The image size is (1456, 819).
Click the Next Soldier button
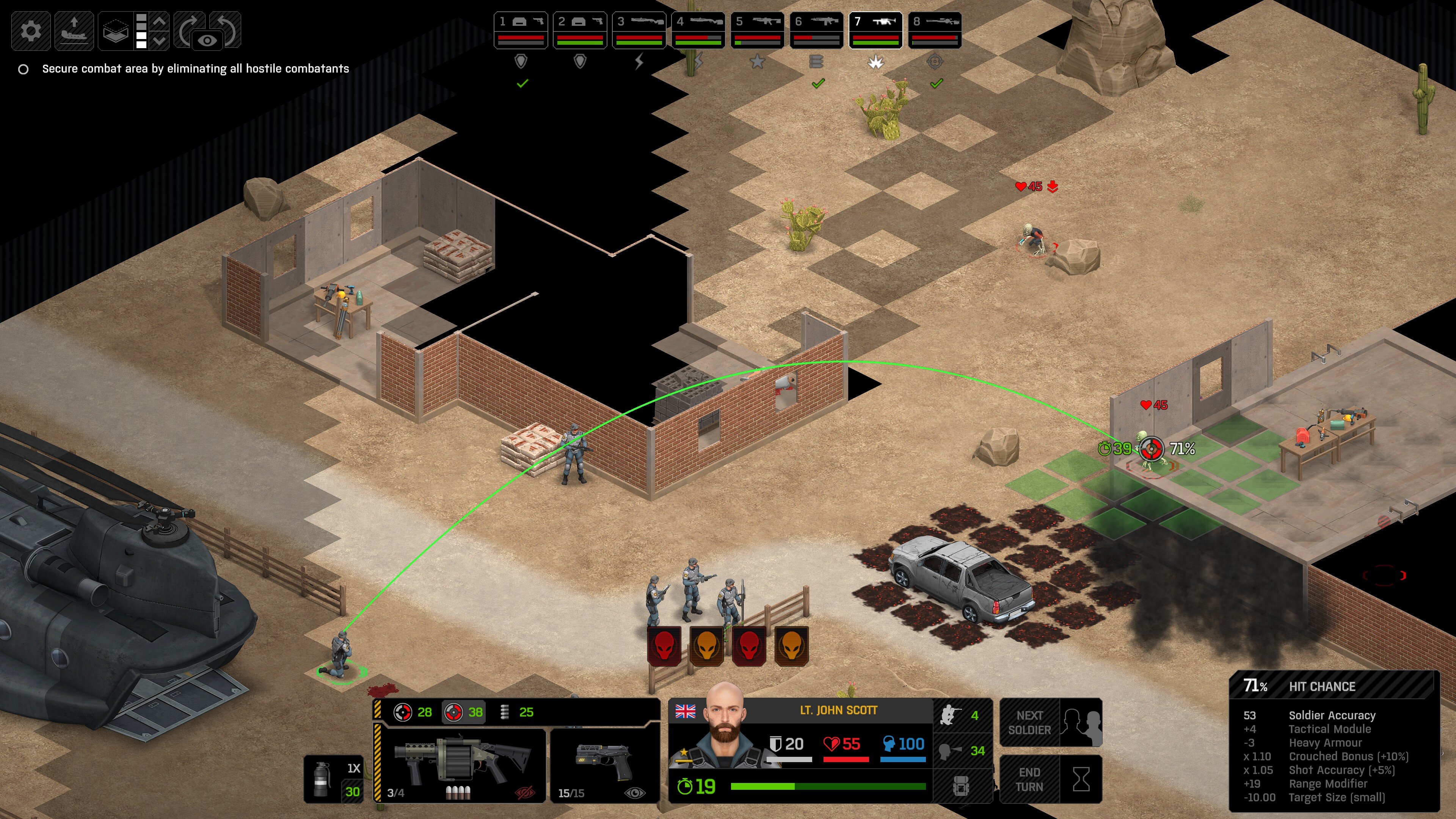point(1051,723)
